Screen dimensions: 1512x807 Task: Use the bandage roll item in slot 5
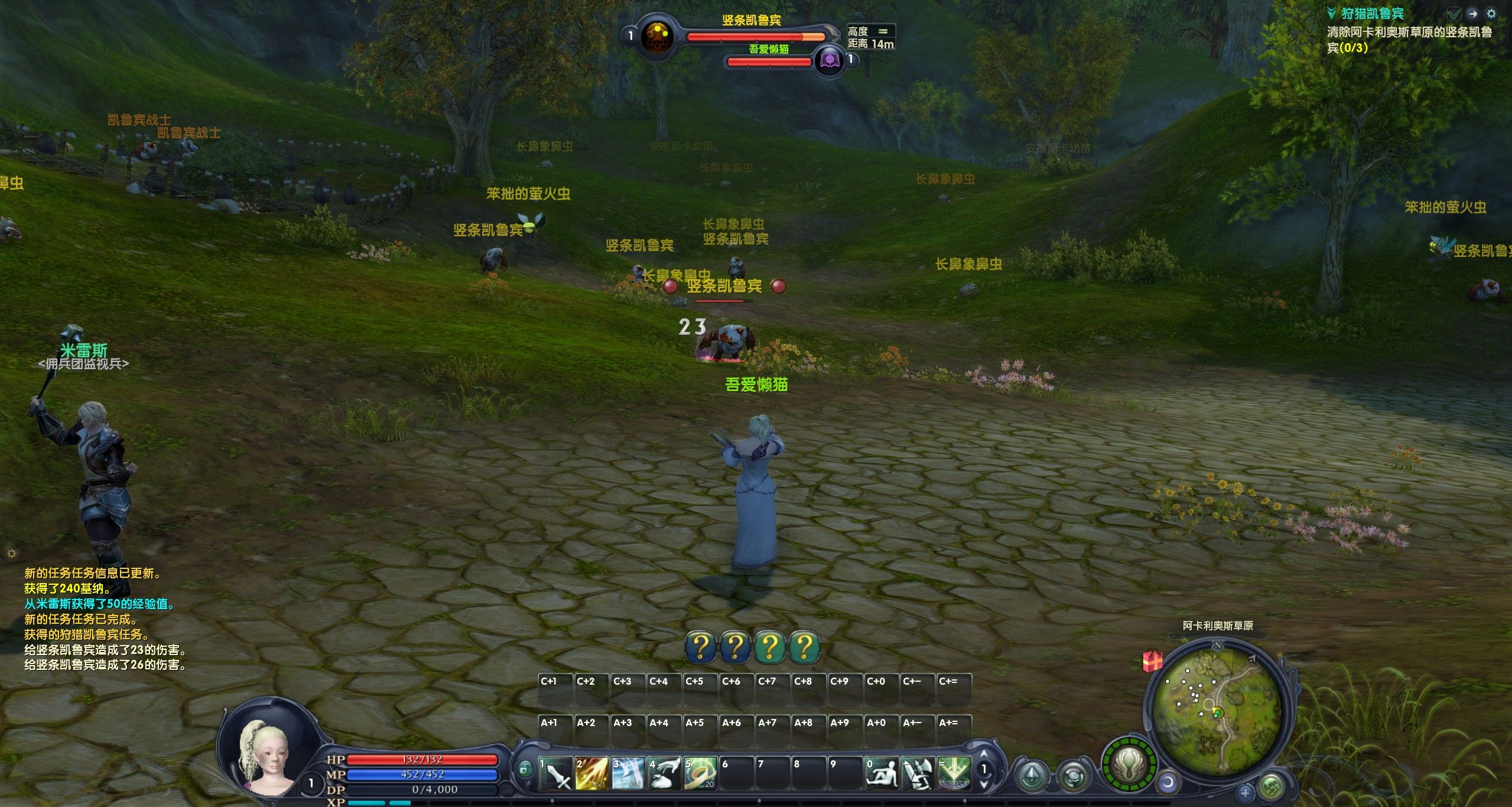pyautogui.click(x=700, y=774)
